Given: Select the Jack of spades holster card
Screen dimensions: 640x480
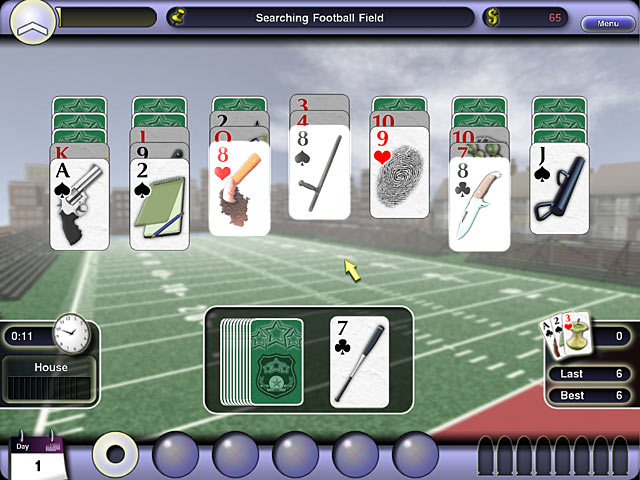Looking at the screenshot, I should (x=559, y=190).
